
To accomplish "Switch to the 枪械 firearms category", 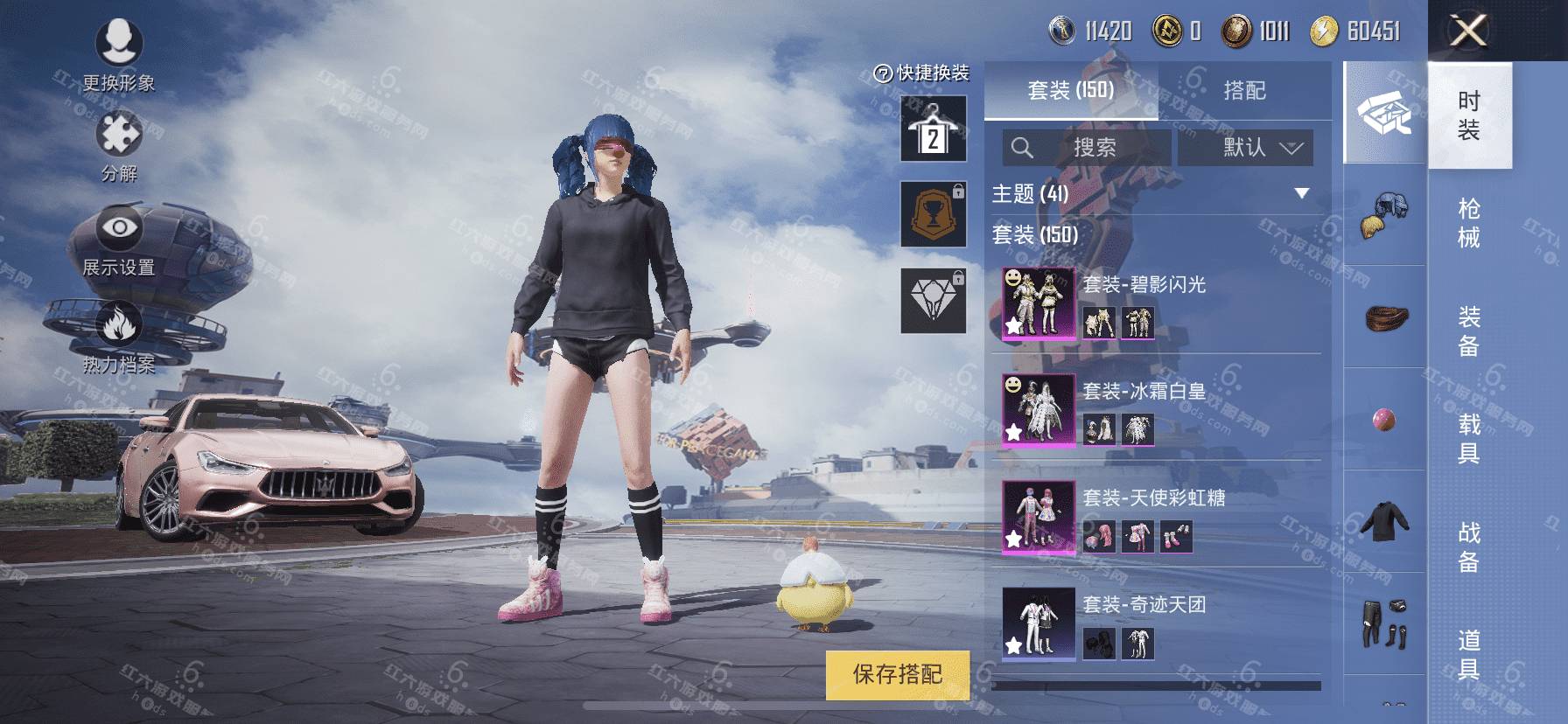I will point(1469,223).
